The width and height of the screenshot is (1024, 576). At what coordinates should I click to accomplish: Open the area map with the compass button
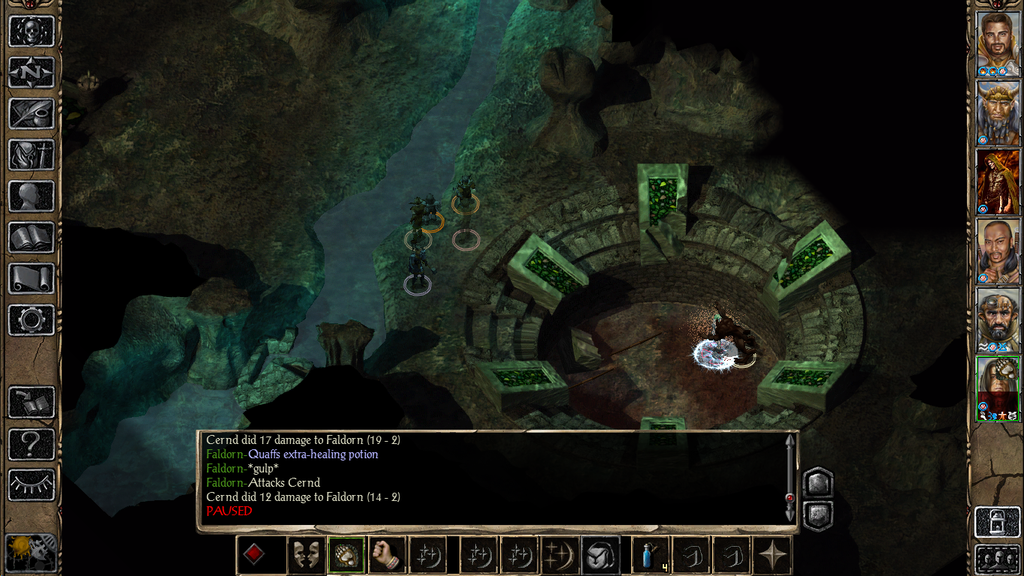pos(30,72)
